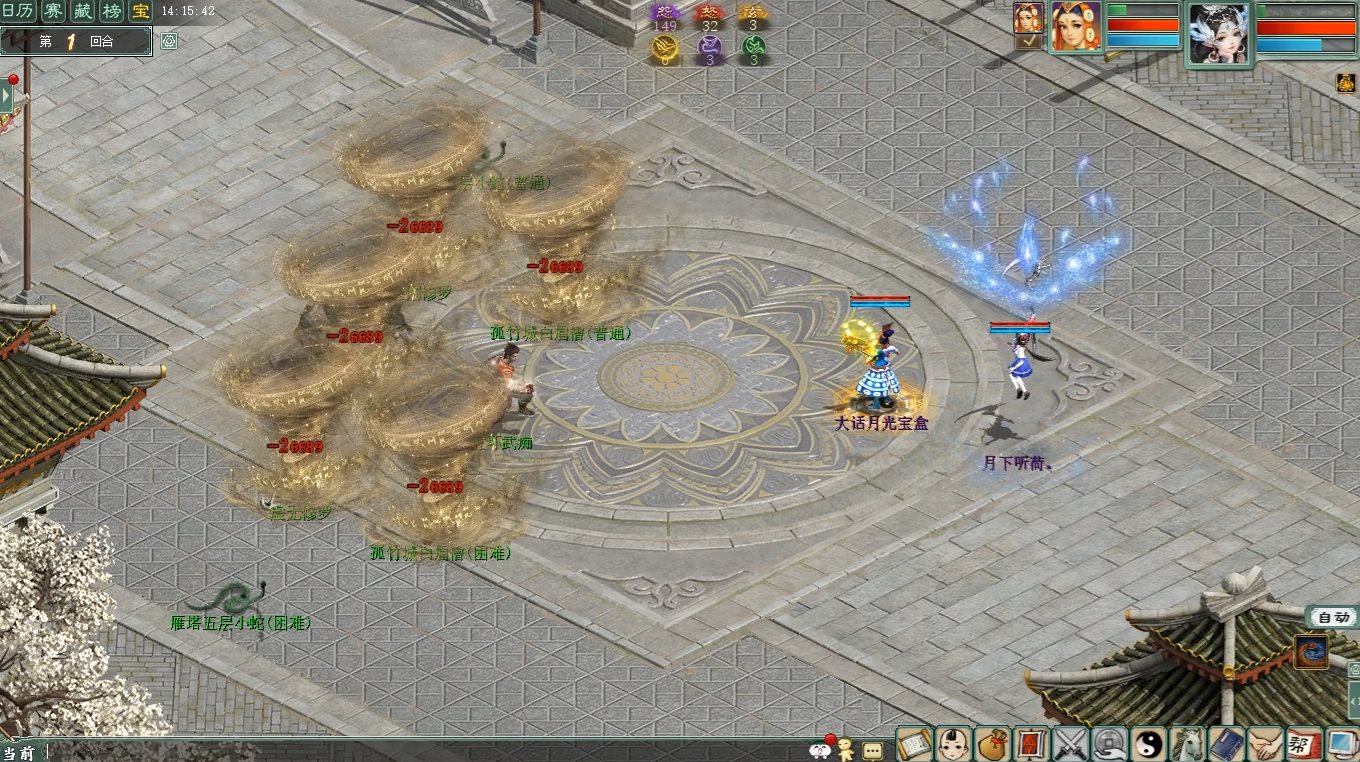
Task: Open the 藏 collection menu
Action: click(x=83, y=12)
